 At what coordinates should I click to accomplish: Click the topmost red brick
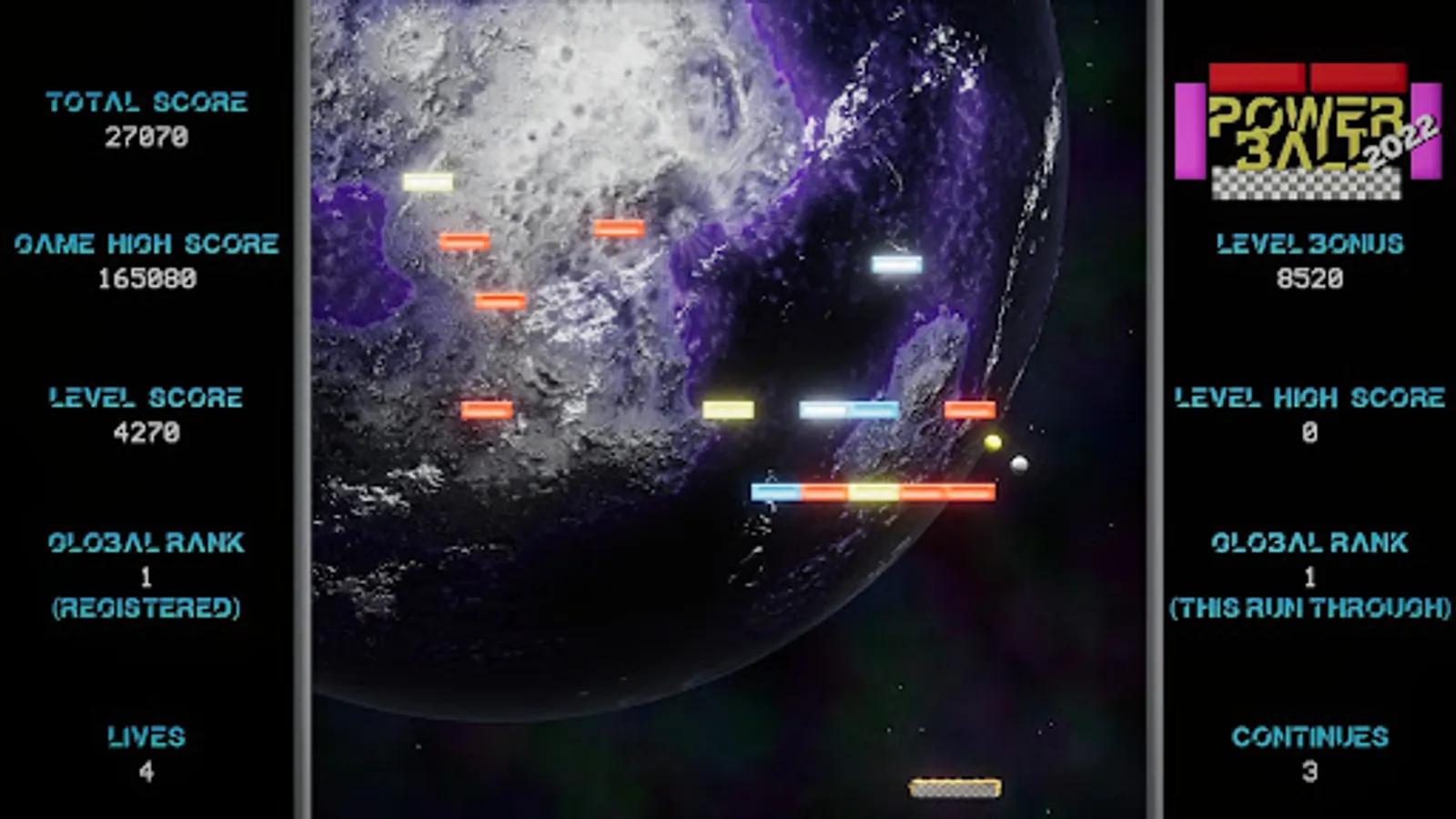617,229
